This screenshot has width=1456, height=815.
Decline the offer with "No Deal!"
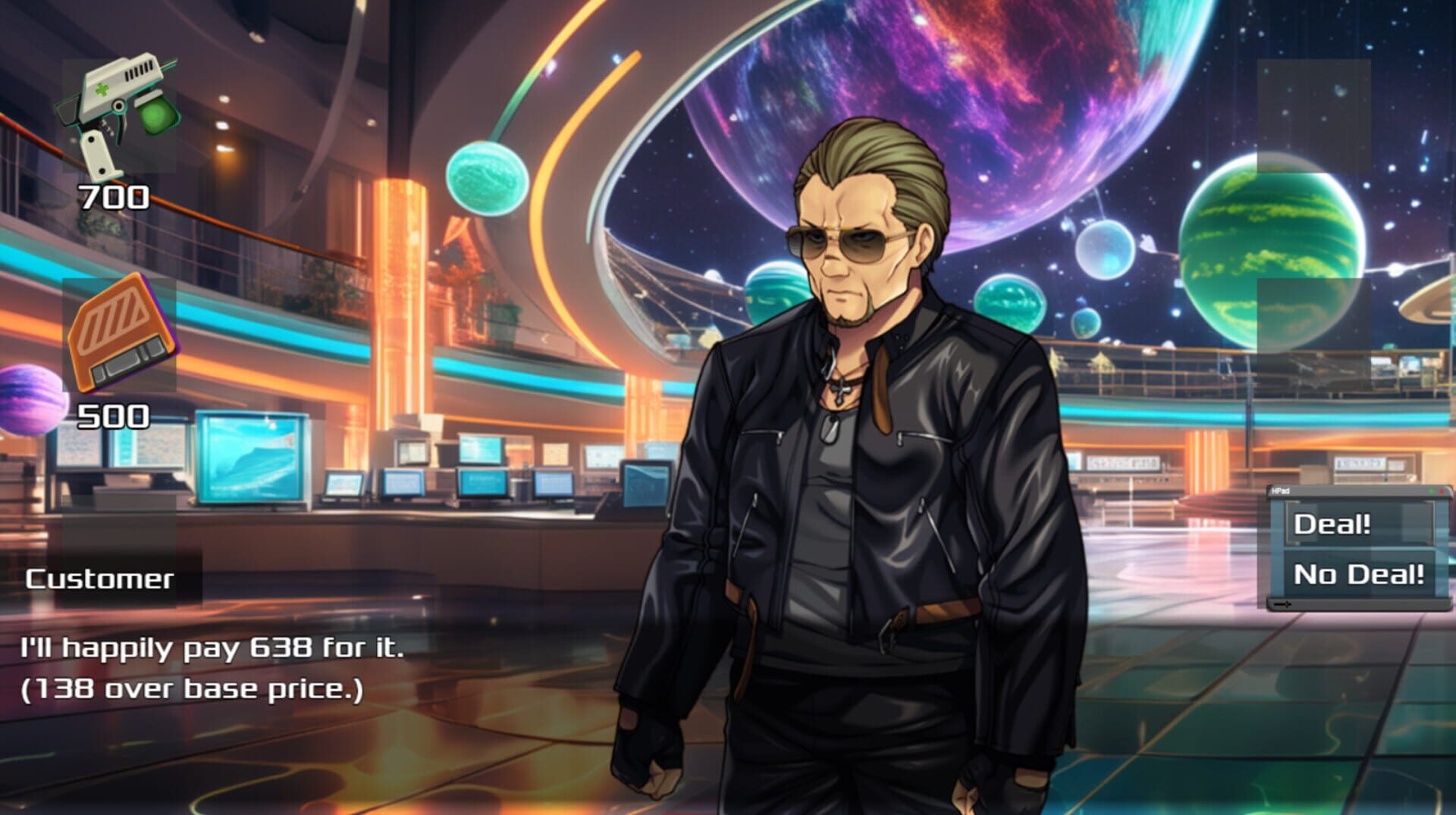pos(1360,574)
